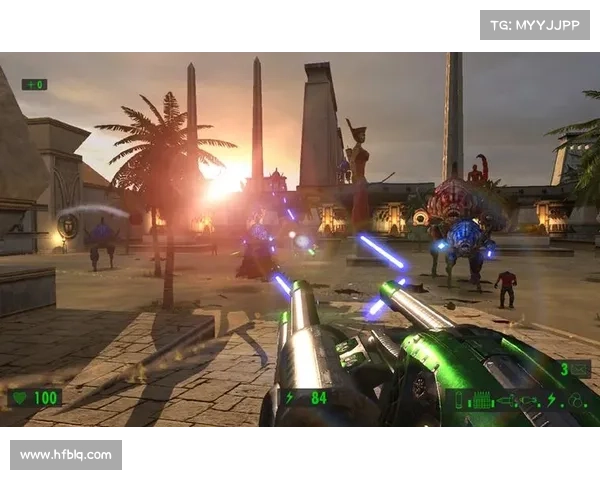Select the lightning bolt electricity ammo icon
This screenshot has width=600, height=480.
pos(551,399)
